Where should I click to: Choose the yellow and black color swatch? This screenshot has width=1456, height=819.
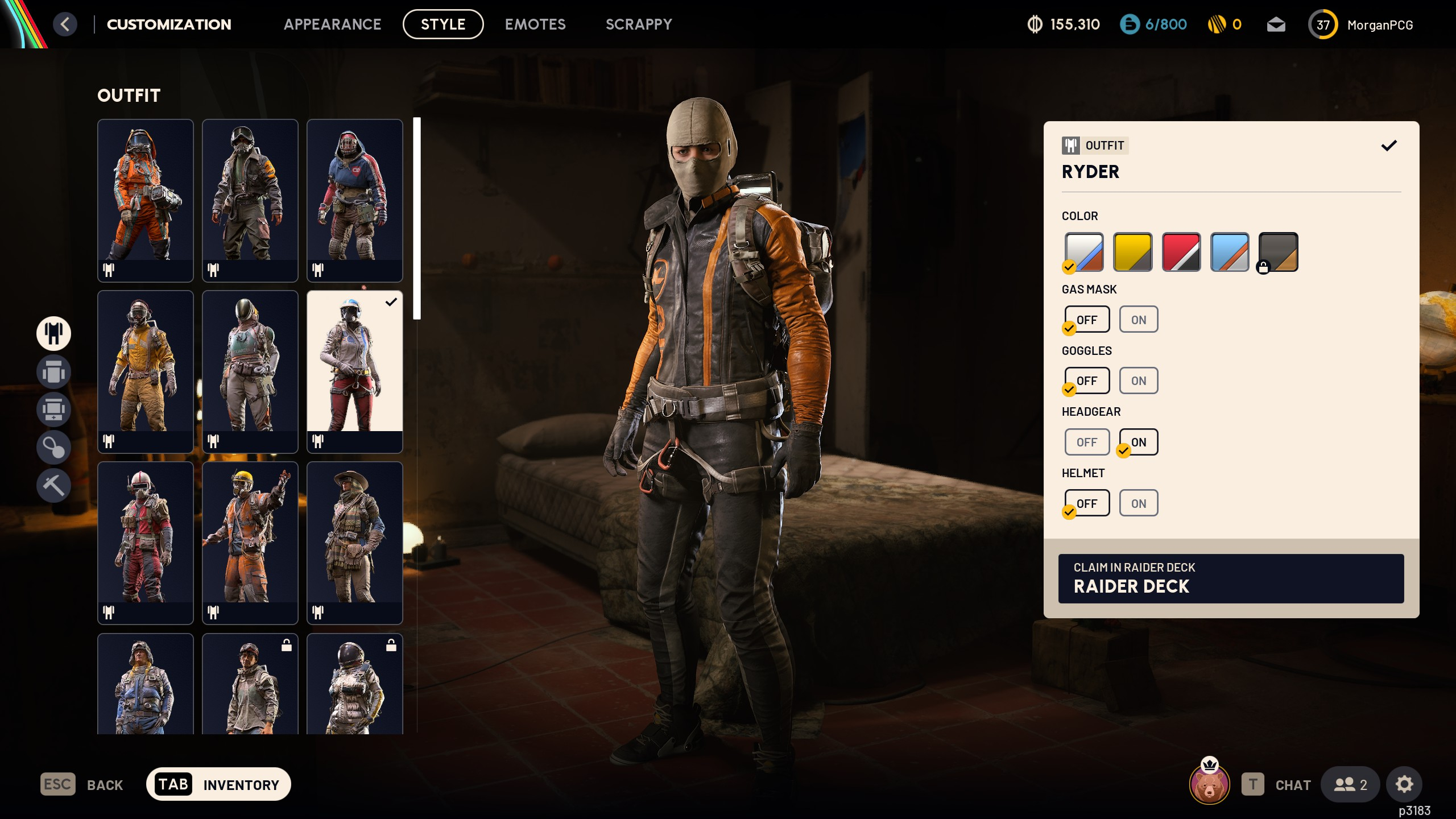(x=1132, y=252)
